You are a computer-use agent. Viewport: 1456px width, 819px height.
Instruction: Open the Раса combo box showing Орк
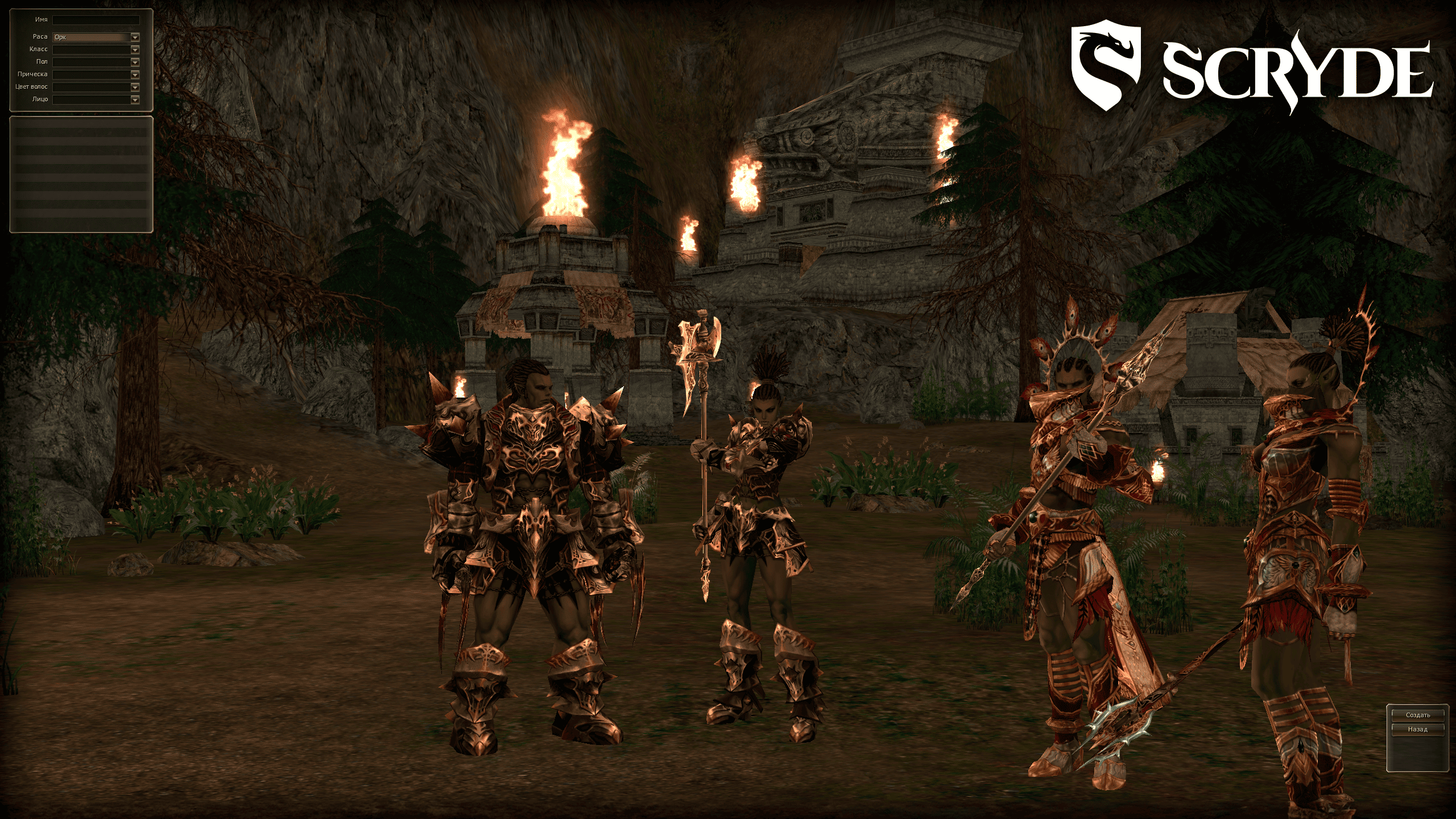pyautogui.click(x=91, y=38)
